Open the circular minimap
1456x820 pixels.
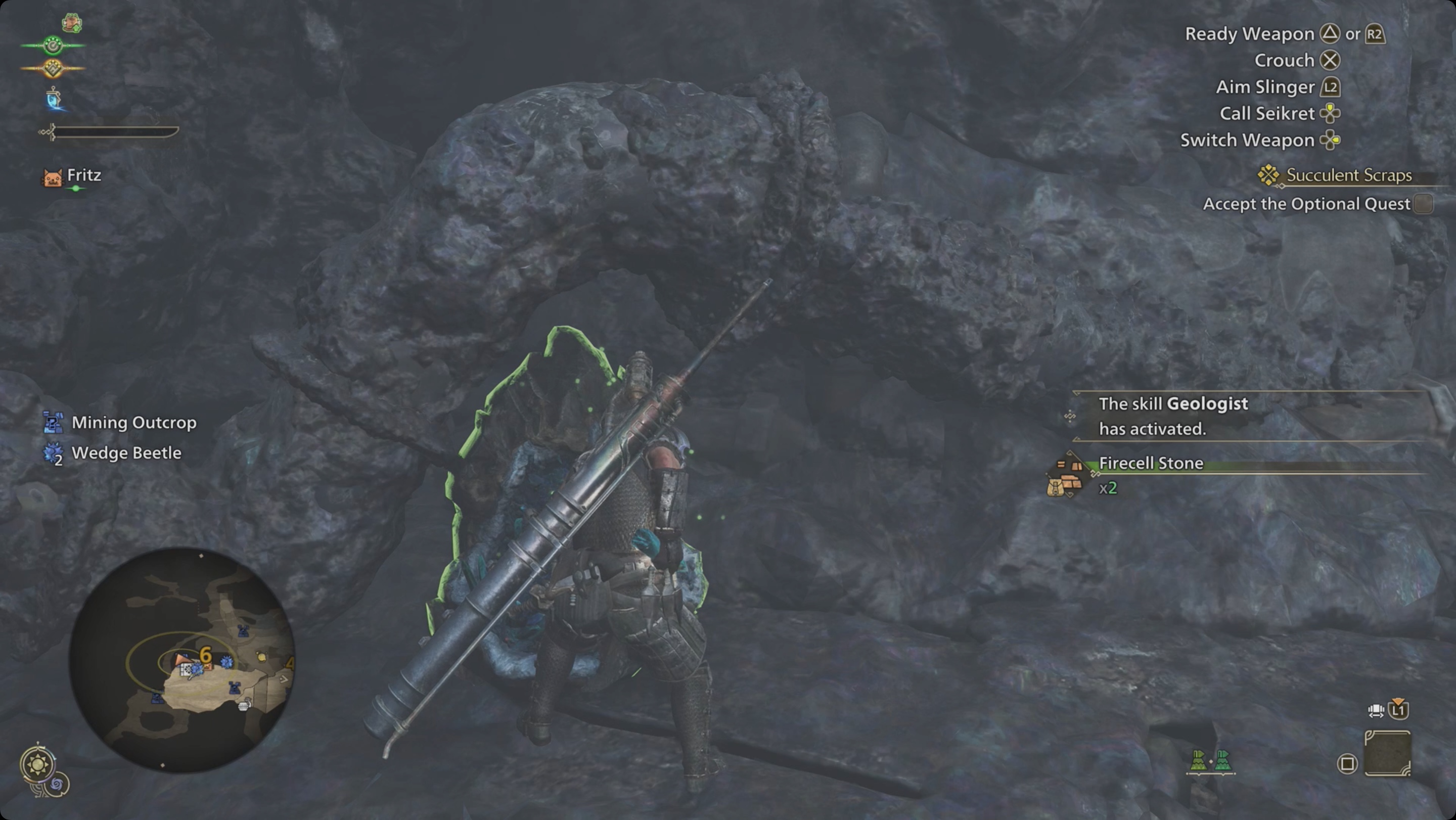[181, 660]
